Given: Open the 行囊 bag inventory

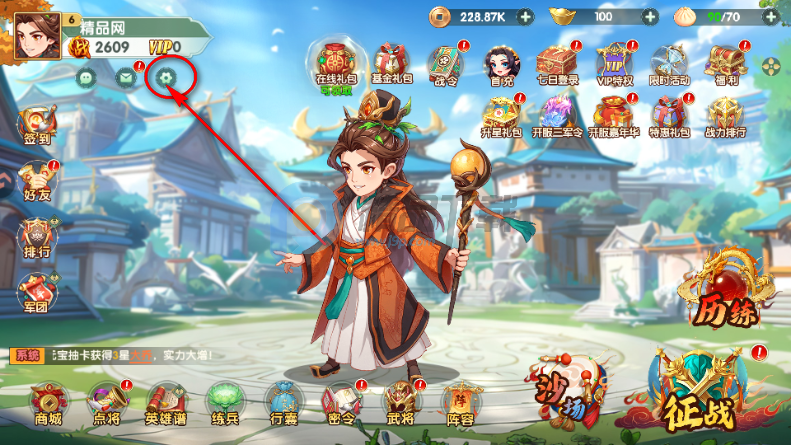Looking at the screenshot, I should pos(282,404).
